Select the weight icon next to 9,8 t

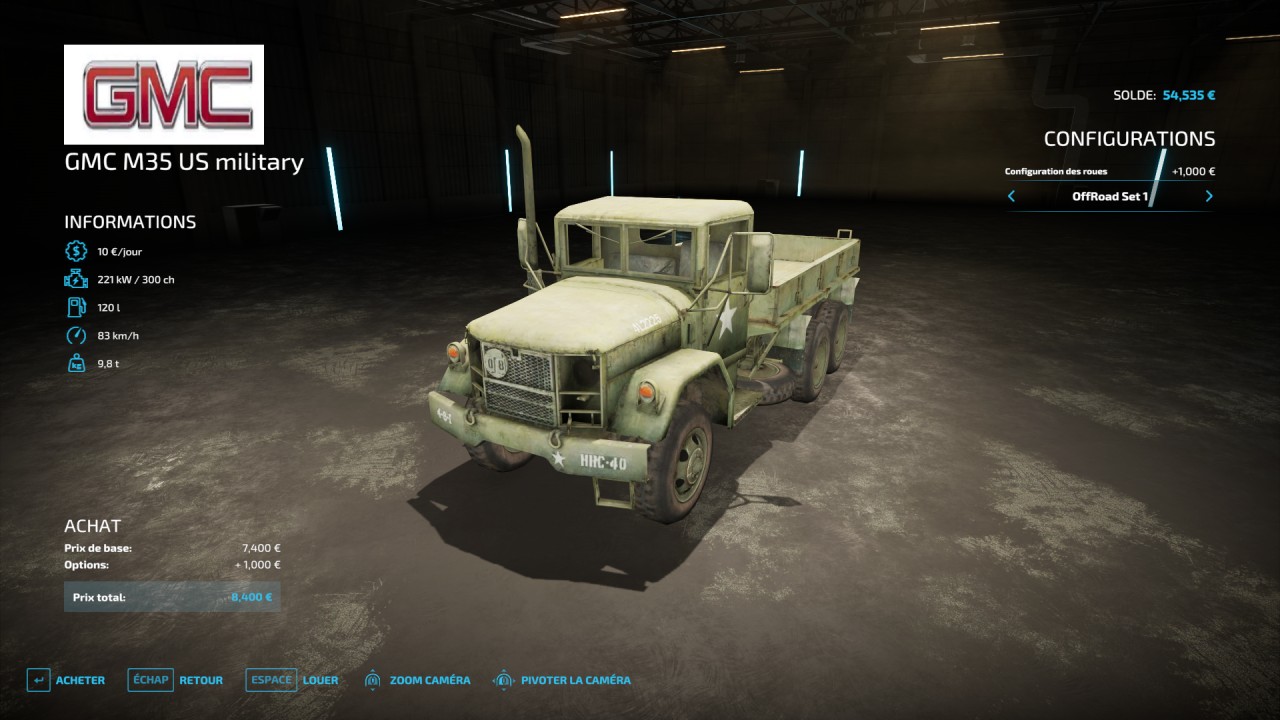click(x=75, y=363)
